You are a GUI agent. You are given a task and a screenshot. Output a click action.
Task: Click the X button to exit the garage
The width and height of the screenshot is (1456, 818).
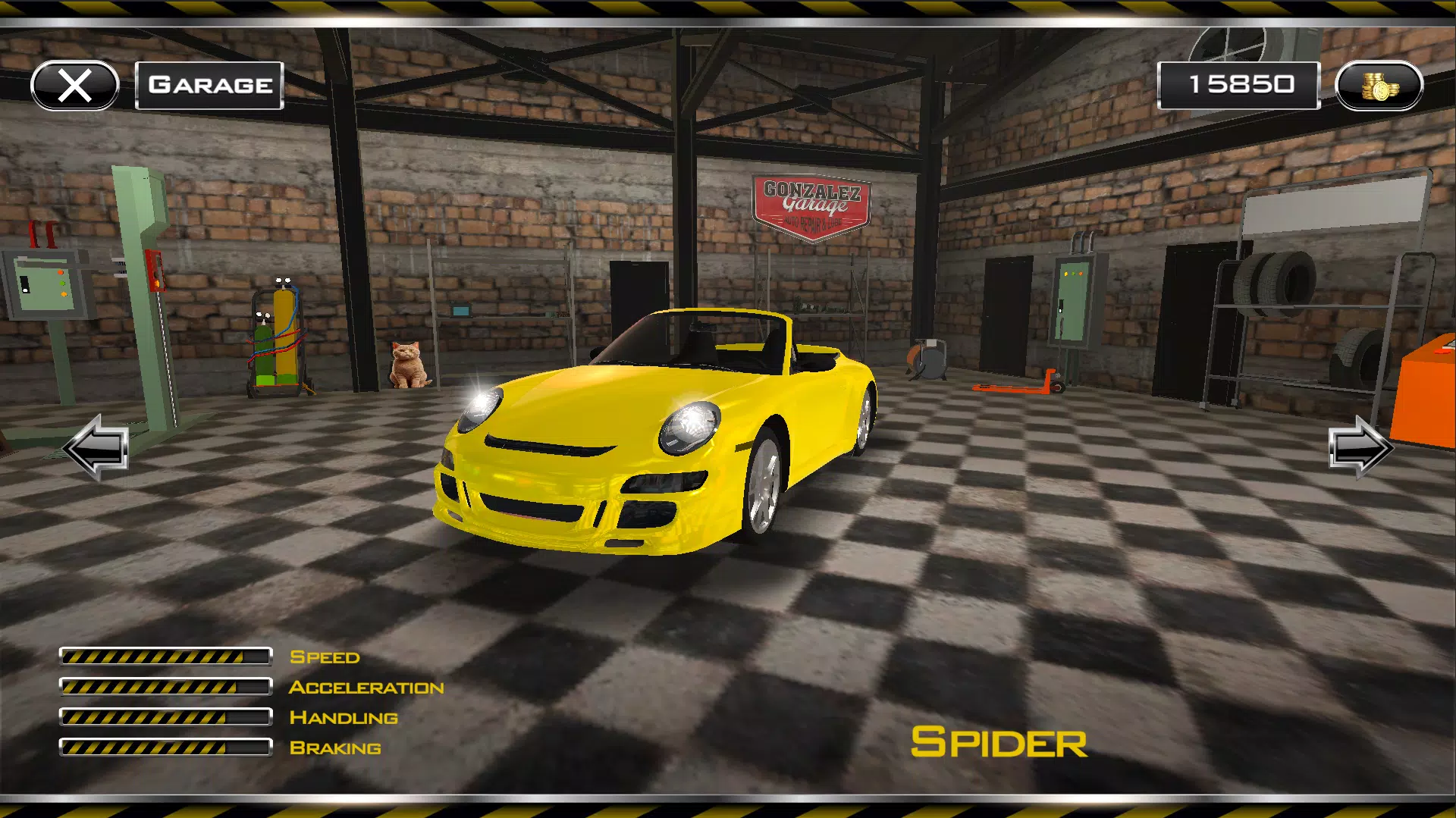pyautogui.click(x=74, y=85)
